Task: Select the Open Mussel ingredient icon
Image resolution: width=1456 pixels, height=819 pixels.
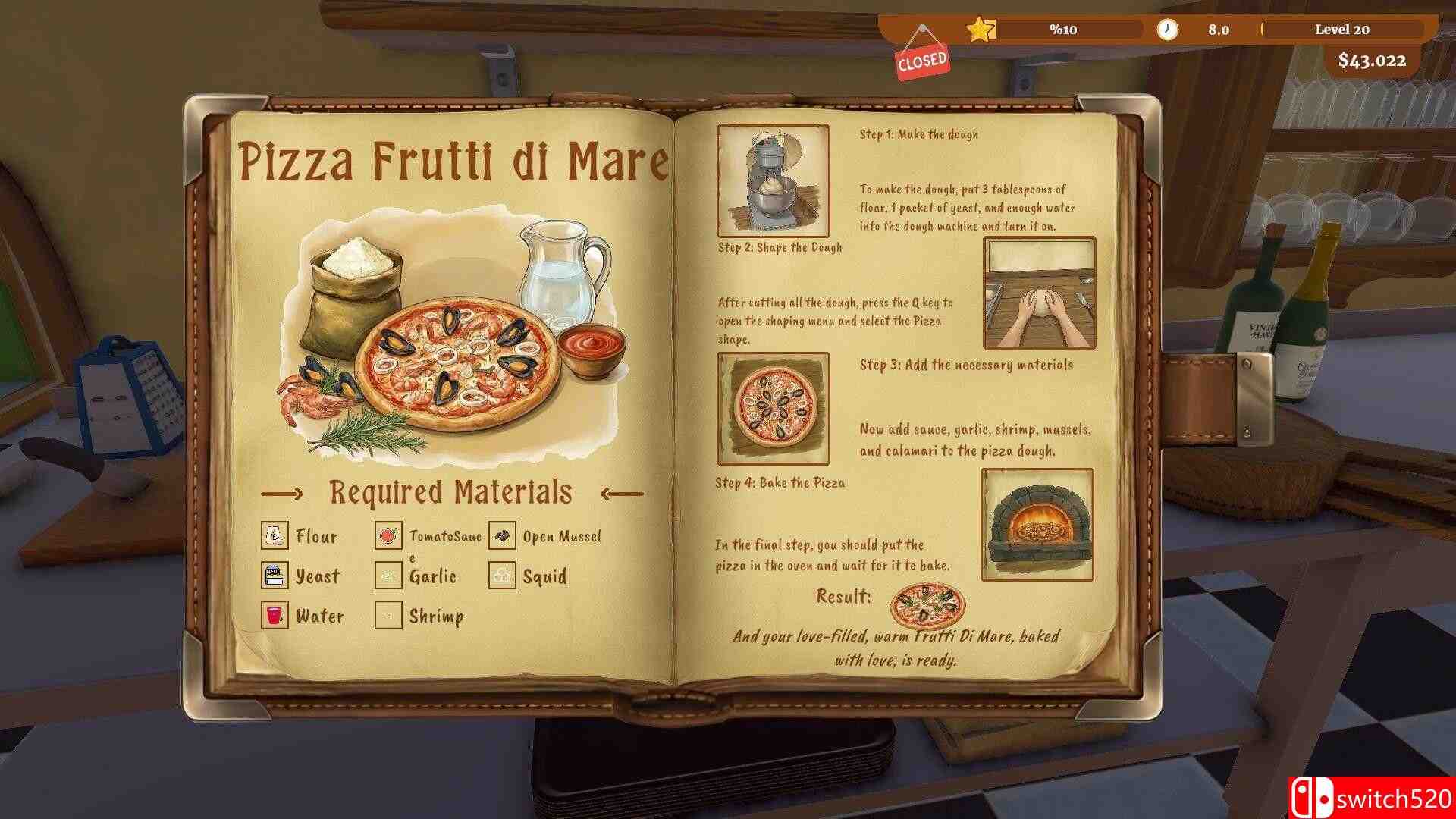Action: point(501,535)
